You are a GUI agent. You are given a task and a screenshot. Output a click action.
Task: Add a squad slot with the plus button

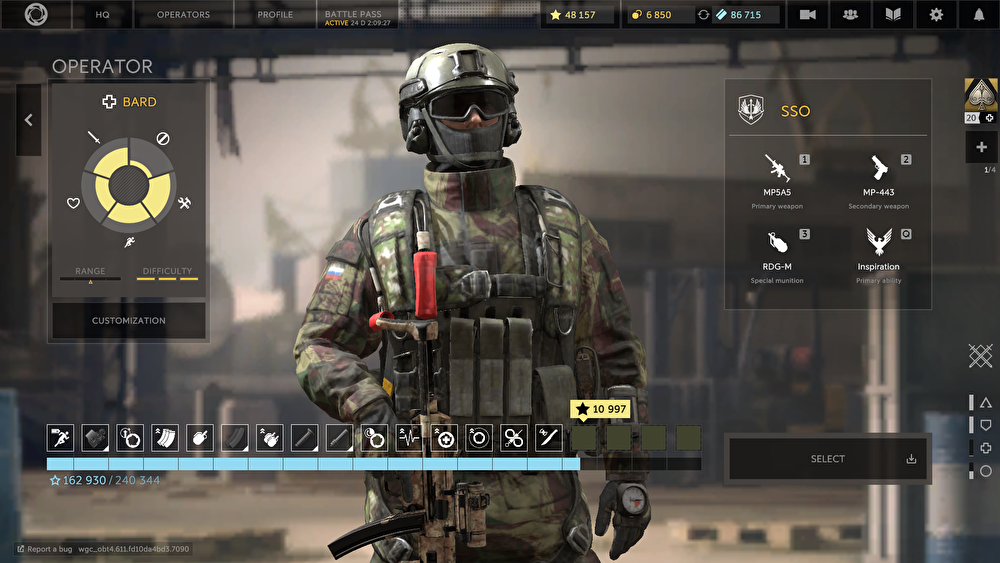[x=981, y=147]
